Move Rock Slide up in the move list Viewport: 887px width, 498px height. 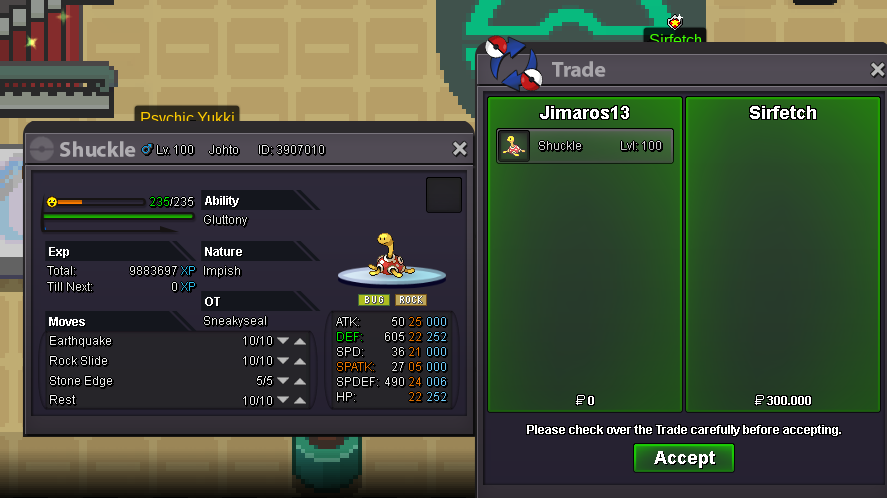coord(300,360)
